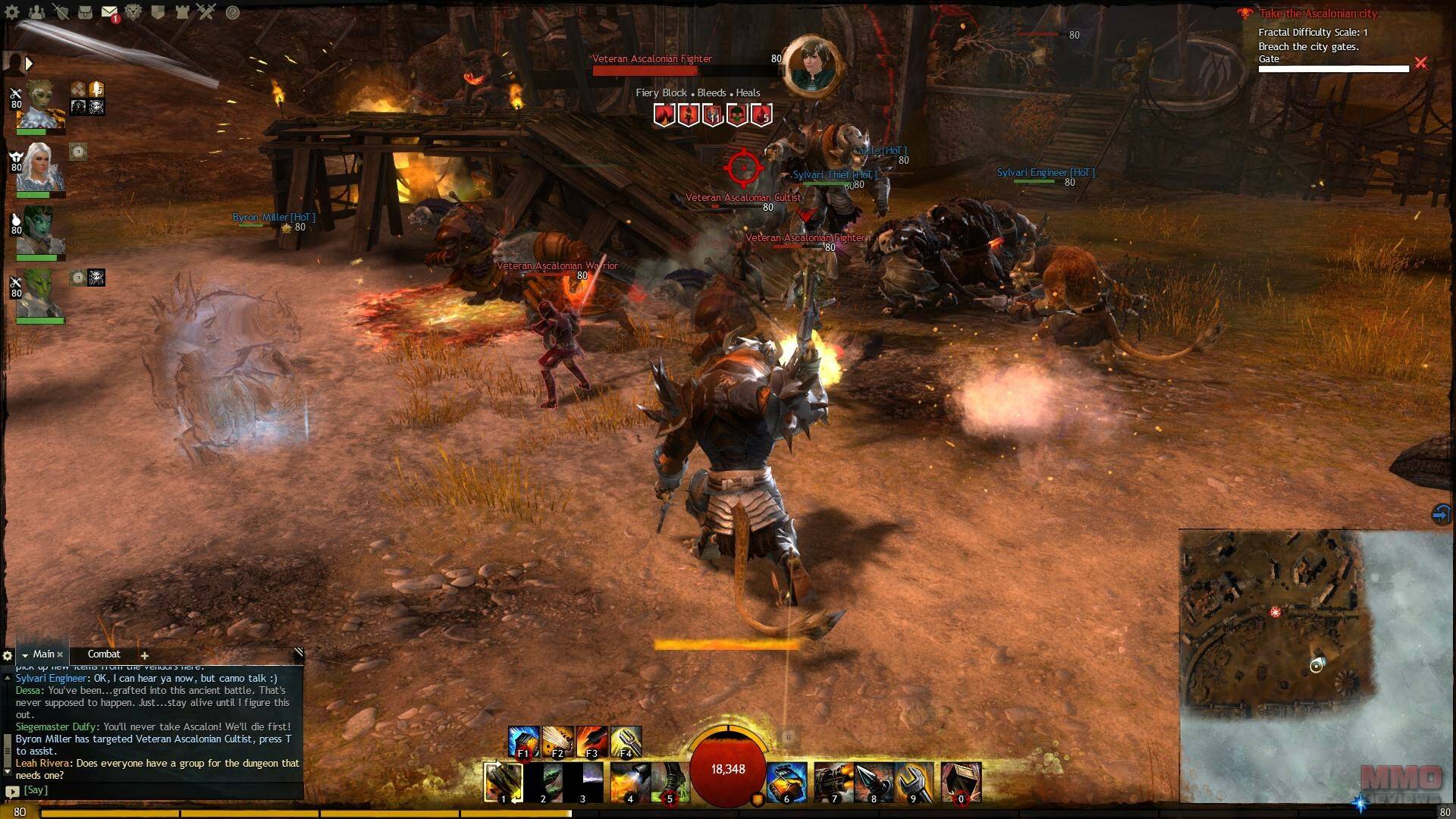Open the inventory bag icon
The image size is (1456, 819).
click(86, 12)
